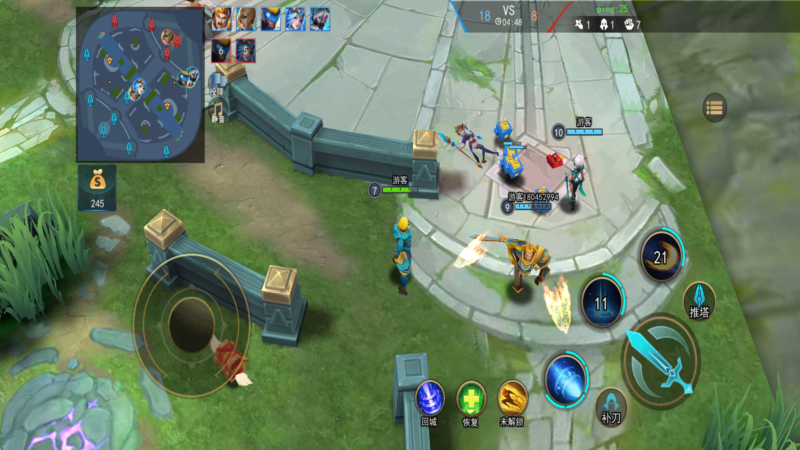Tap the virtual movement joystick
This screenshot has height=450, width=800.
[x=190, y=319]
